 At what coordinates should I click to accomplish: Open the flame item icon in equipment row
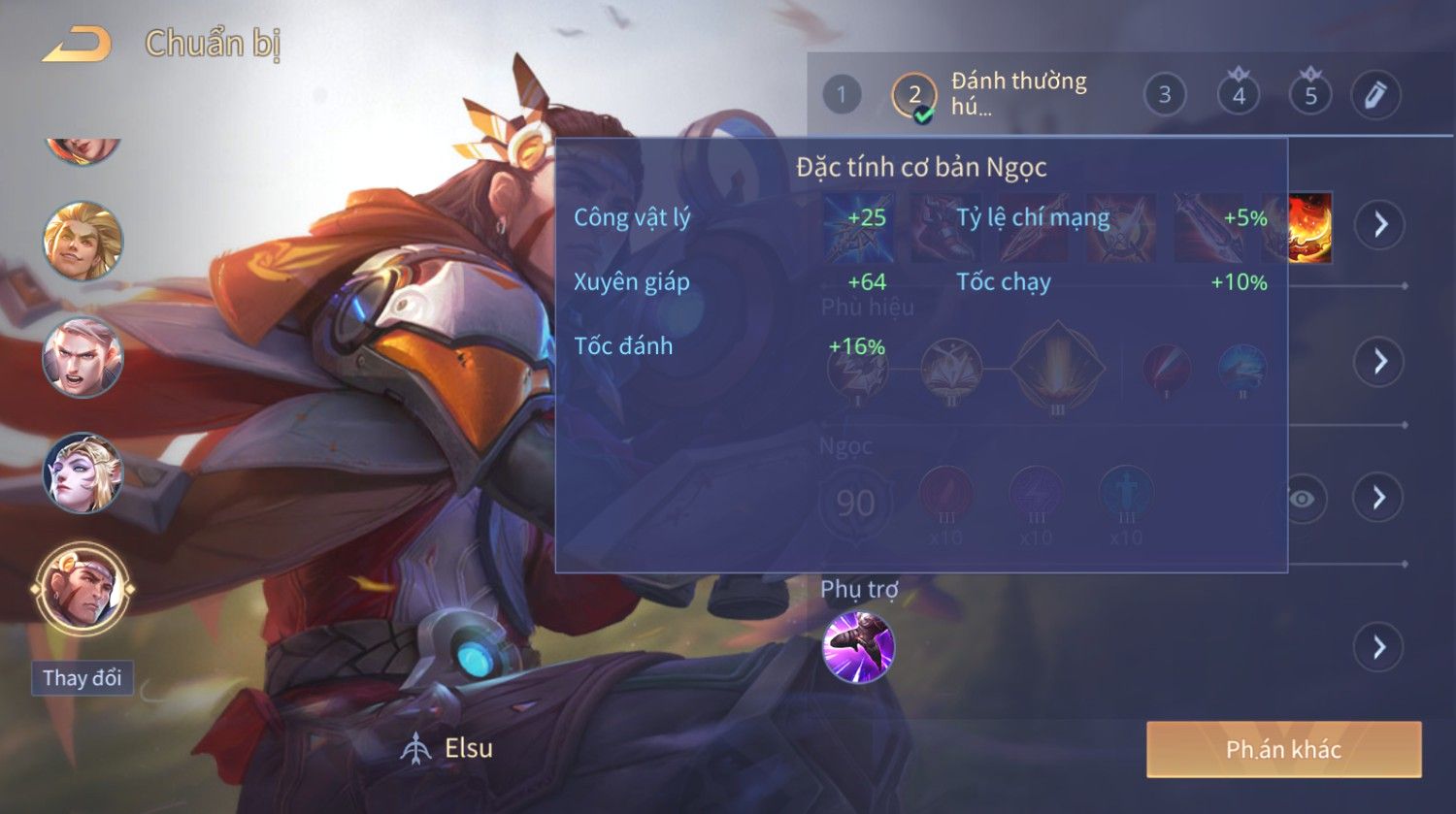pos(1310,228)
